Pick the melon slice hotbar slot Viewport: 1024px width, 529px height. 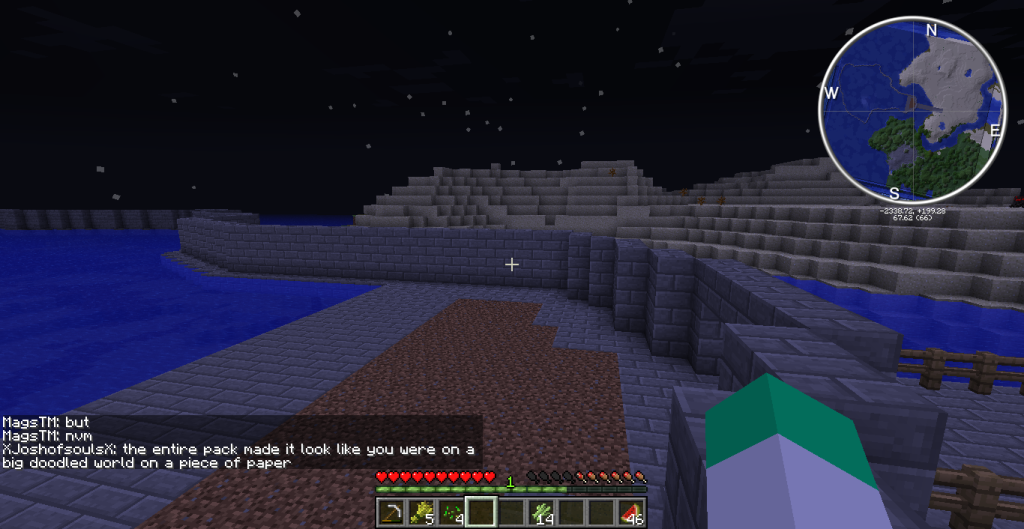tap(630, 513)
